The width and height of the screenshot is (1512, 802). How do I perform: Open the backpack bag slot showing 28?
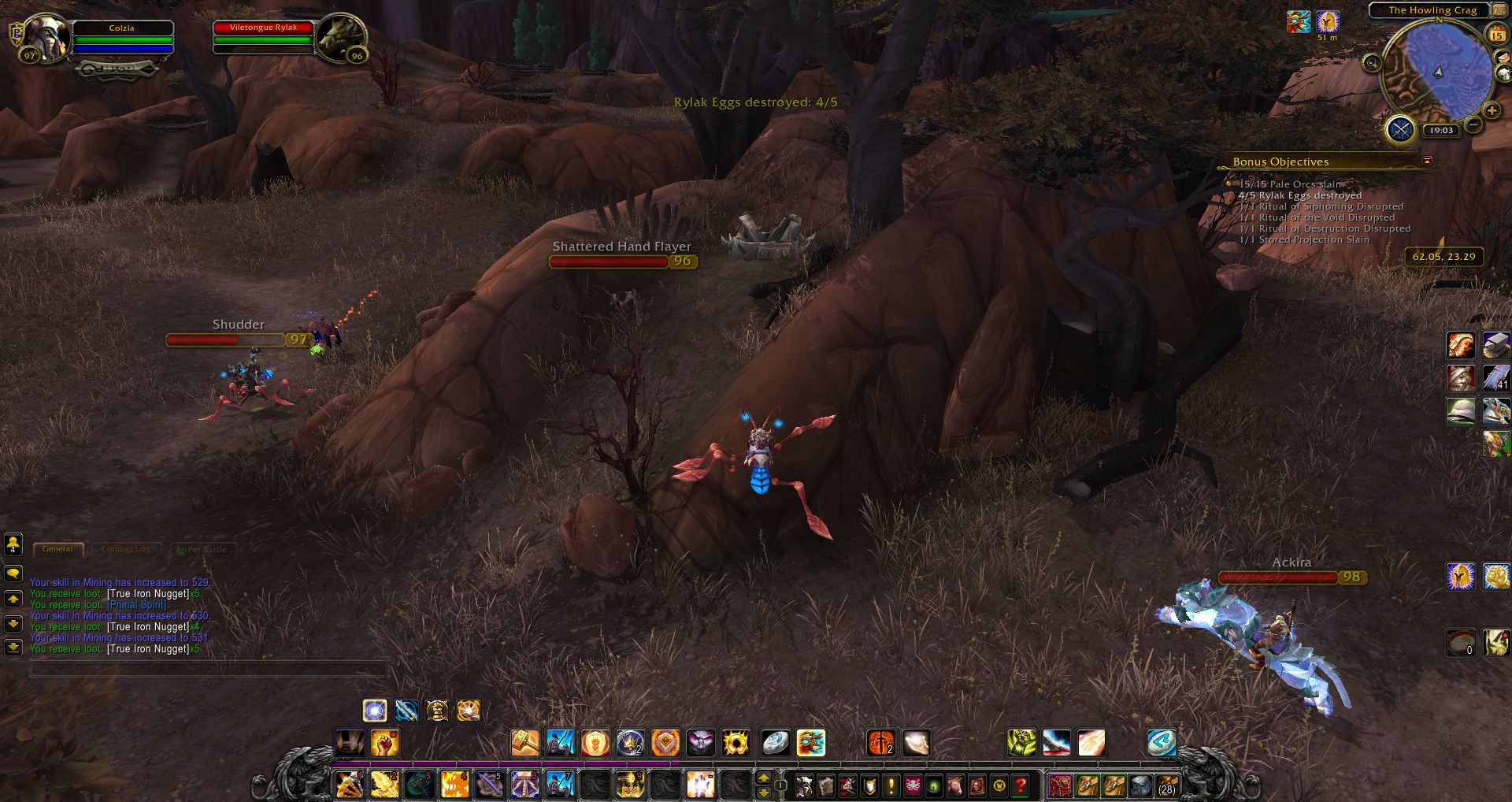(x=1166, y=785)
